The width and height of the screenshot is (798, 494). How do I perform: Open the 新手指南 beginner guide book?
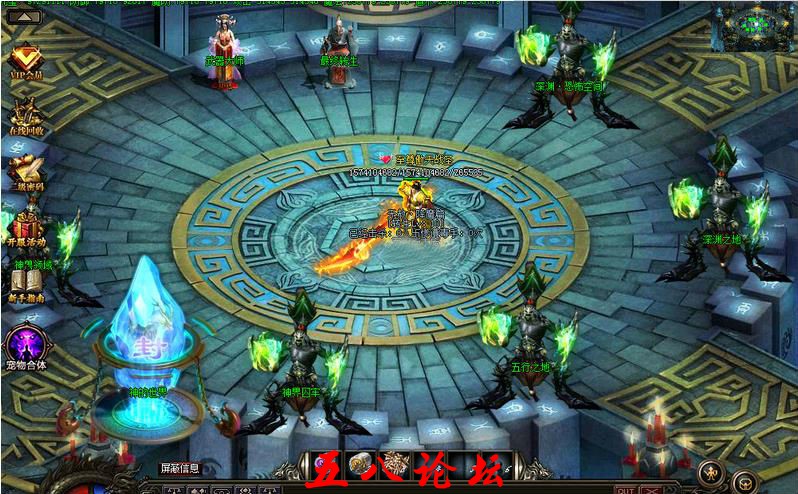(27, 282)
